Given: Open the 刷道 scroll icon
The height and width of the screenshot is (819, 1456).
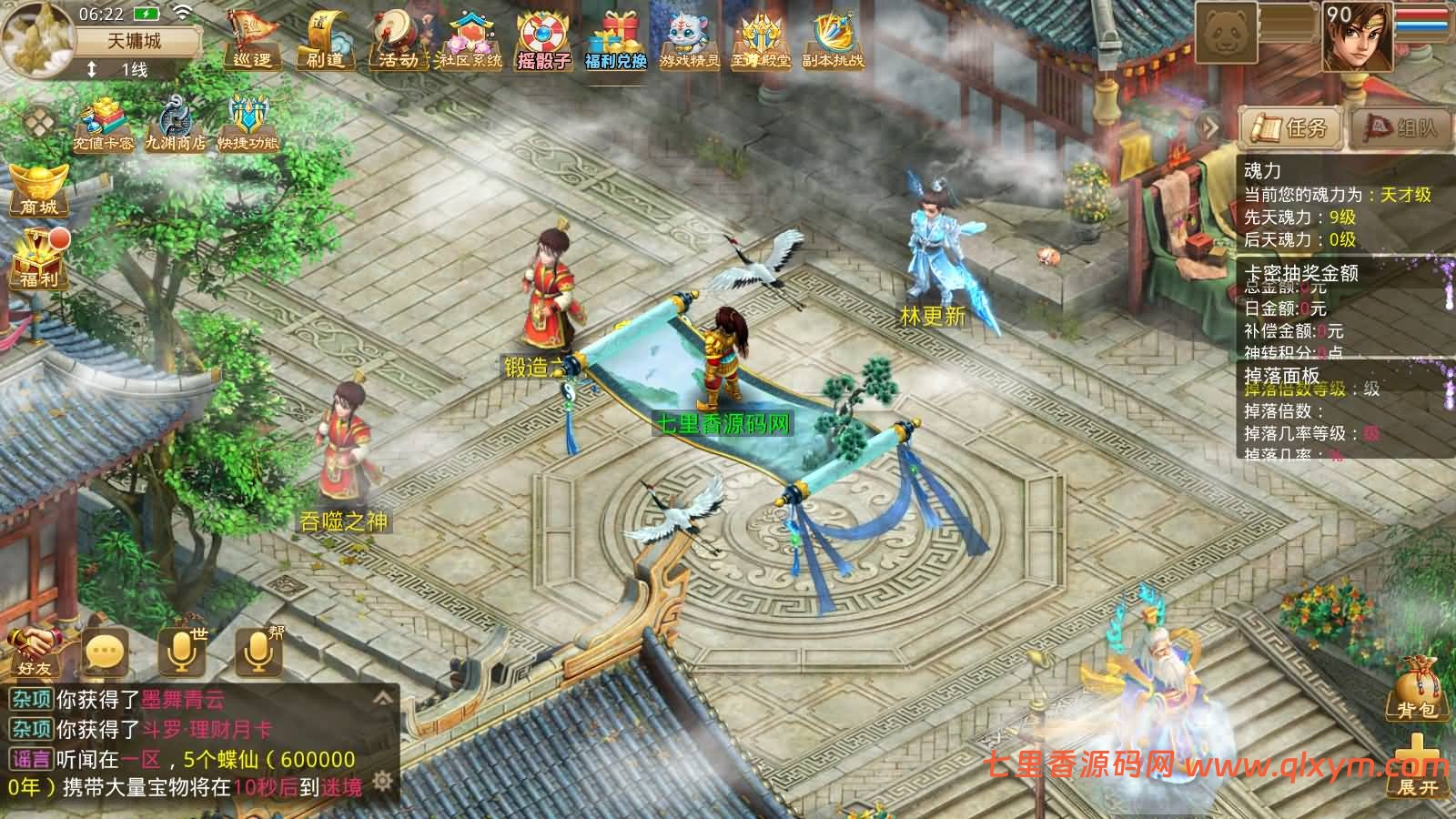Looking at the screenshot, I should pos(325,41).
